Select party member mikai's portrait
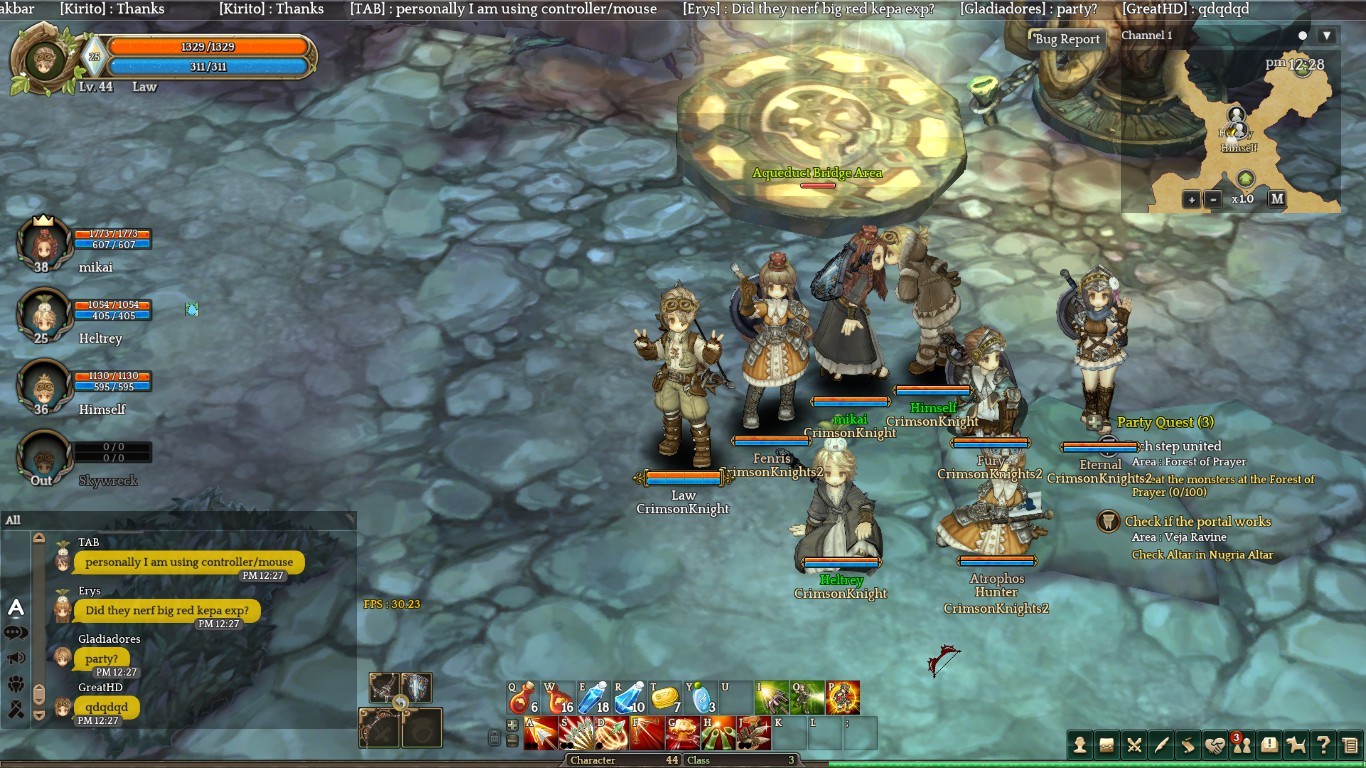This screenshot has height=768, width=1366. 43,244
